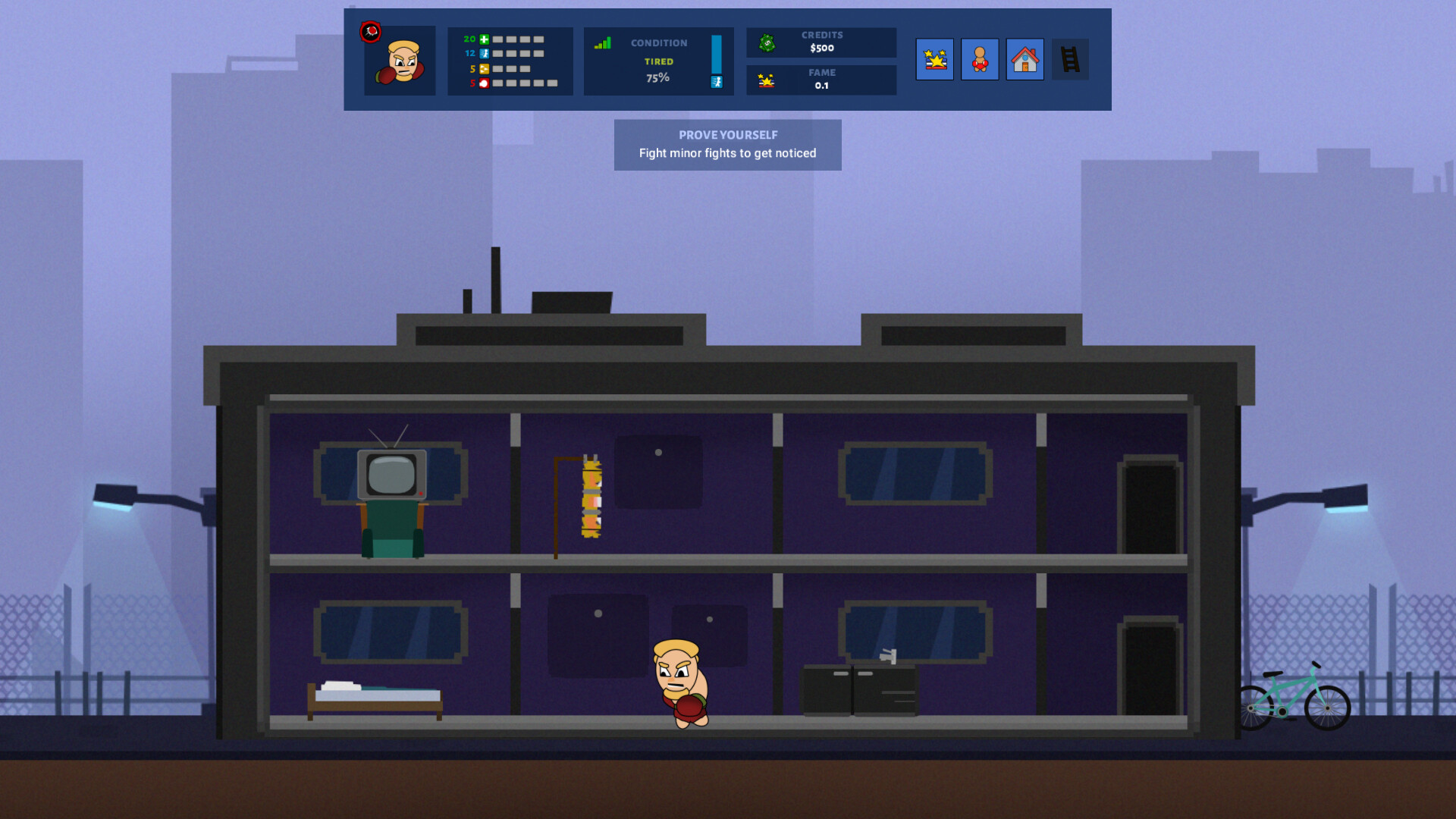Click the bar chart icon in the Condition panel

point(603,43)
